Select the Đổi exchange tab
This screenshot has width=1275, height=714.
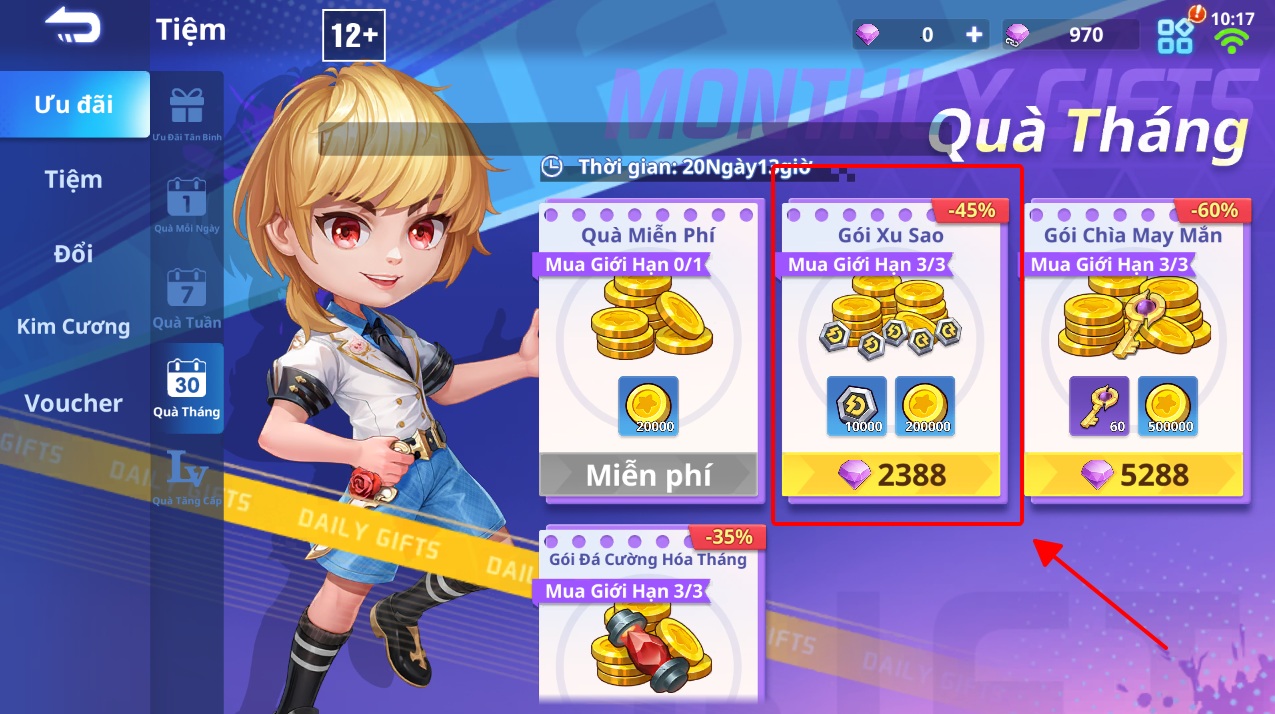tap(74, 254)
